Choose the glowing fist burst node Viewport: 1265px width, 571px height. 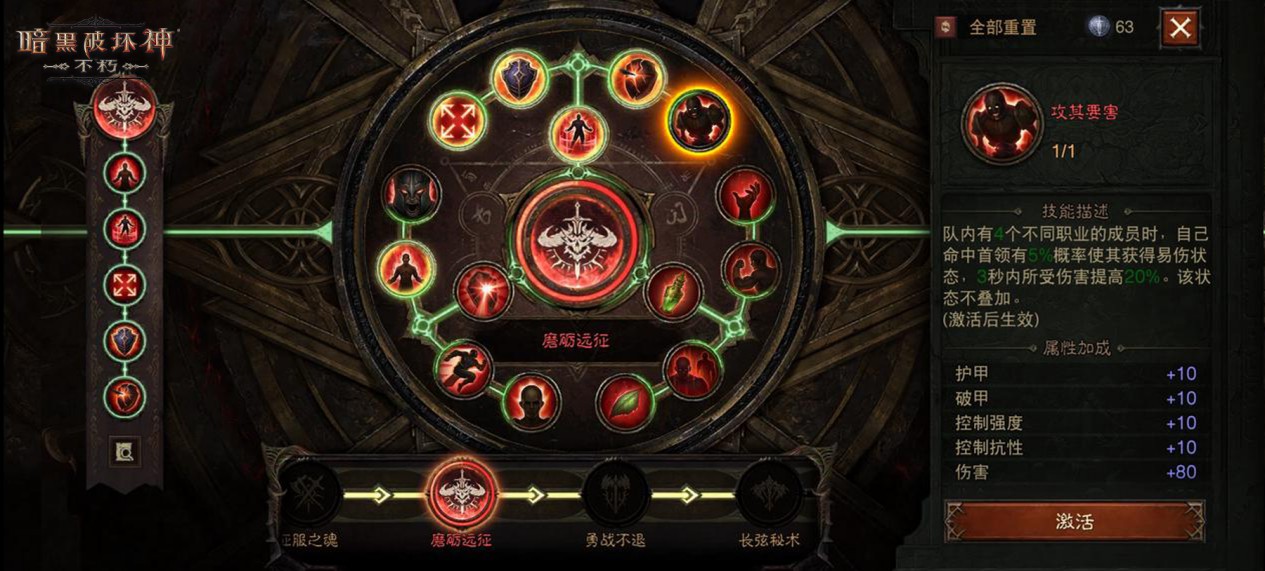coord(484,292)
